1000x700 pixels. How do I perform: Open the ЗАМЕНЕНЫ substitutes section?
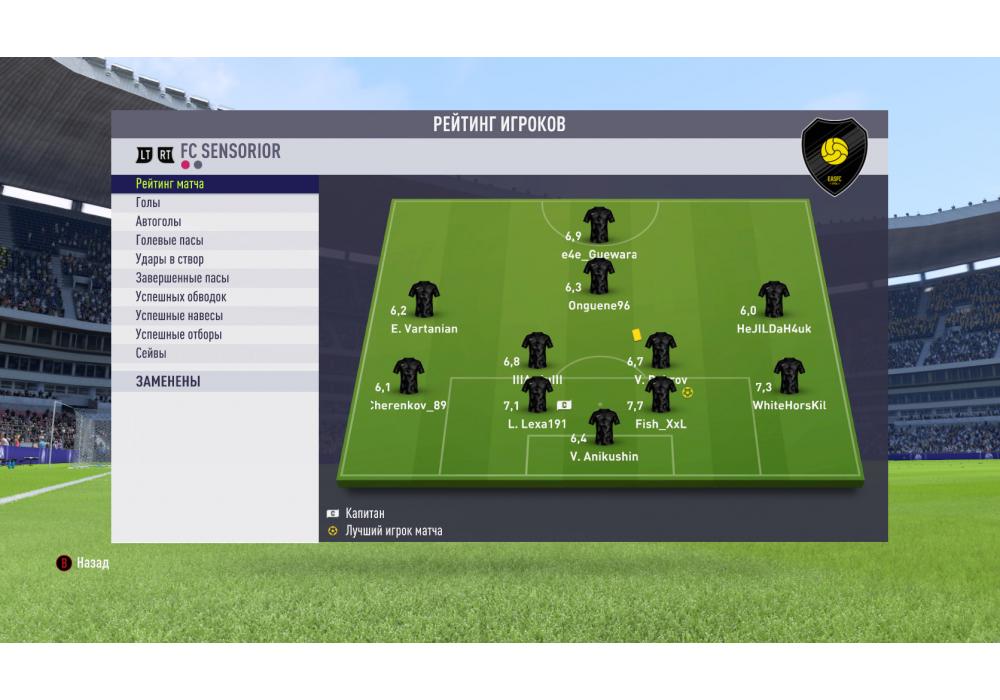(215, 382)
